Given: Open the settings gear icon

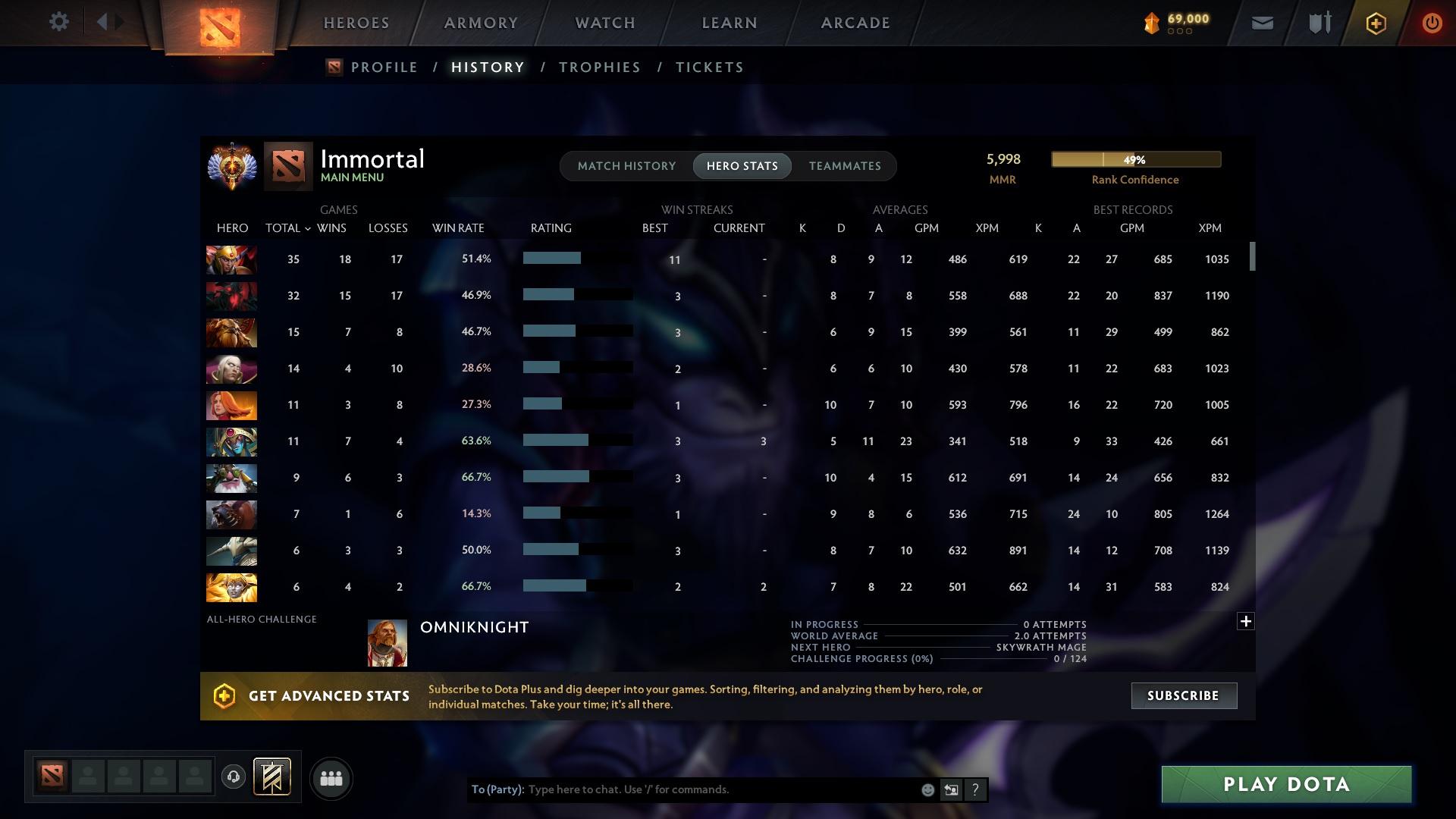Looking at the screenshot, I should coord(59,22).
